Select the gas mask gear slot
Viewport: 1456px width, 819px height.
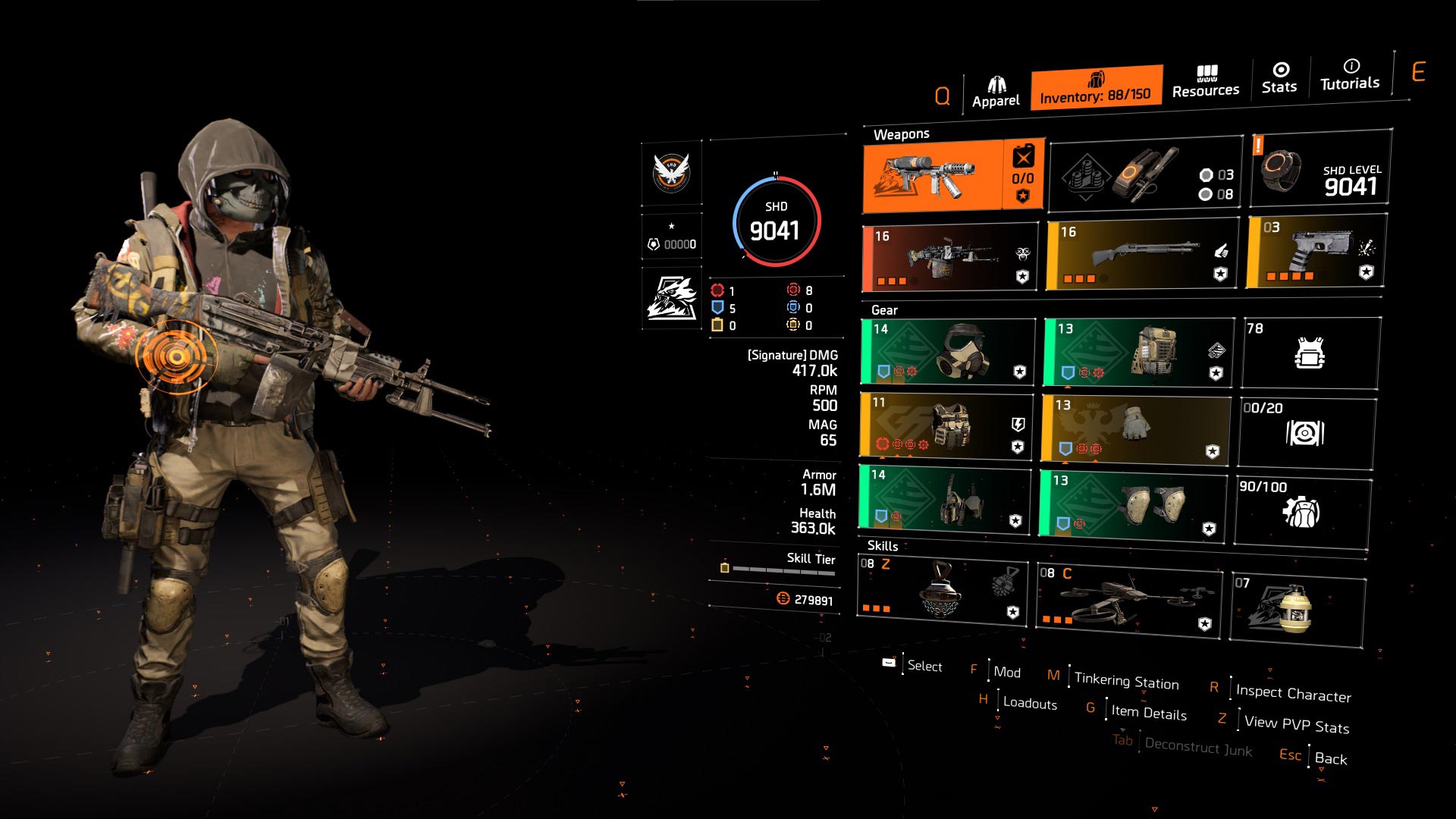coord(948,351)
